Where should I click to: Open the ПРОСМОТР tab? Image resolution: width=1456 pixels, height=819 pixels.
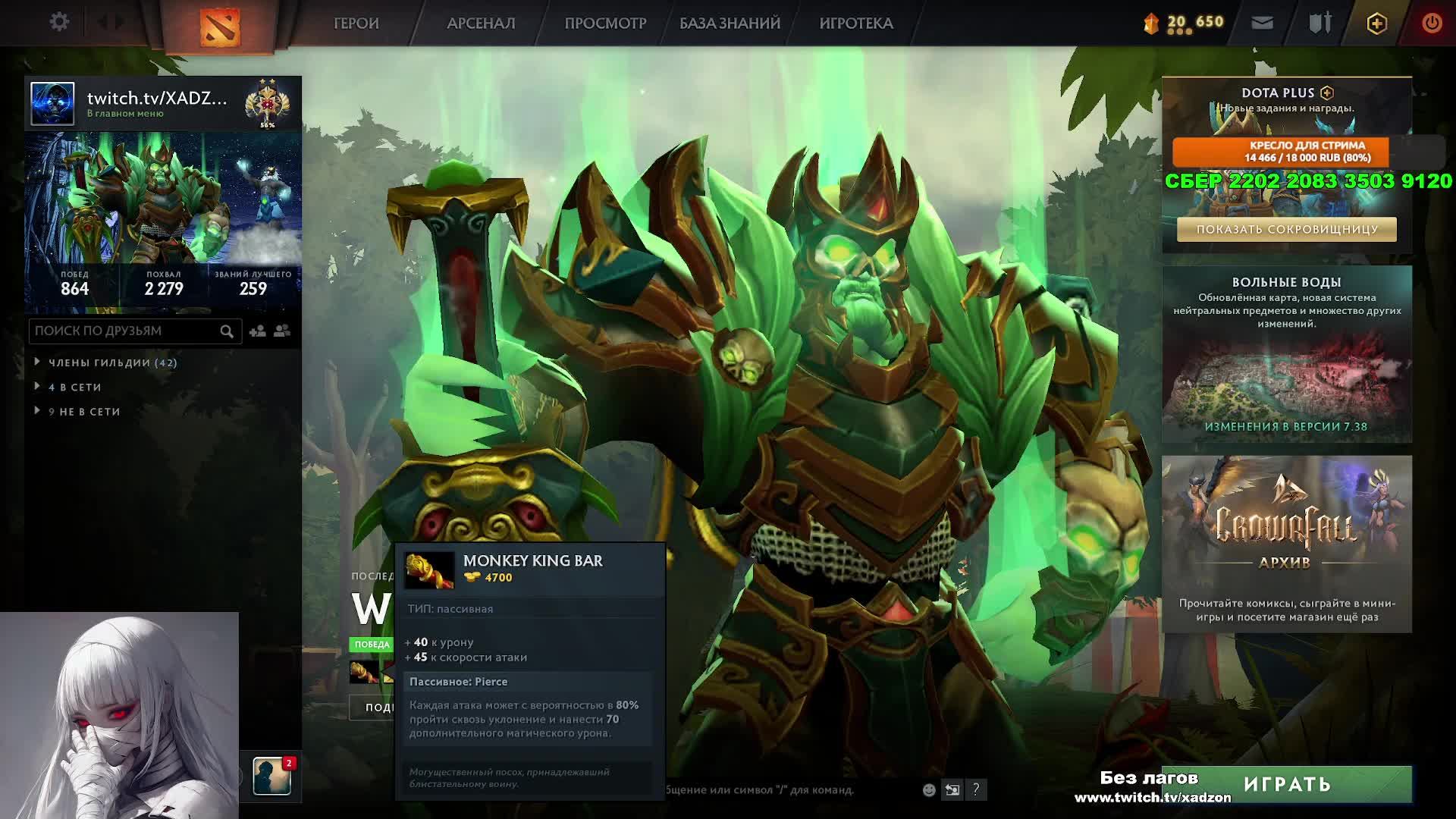pyautogui.click(x=605, y=24)
